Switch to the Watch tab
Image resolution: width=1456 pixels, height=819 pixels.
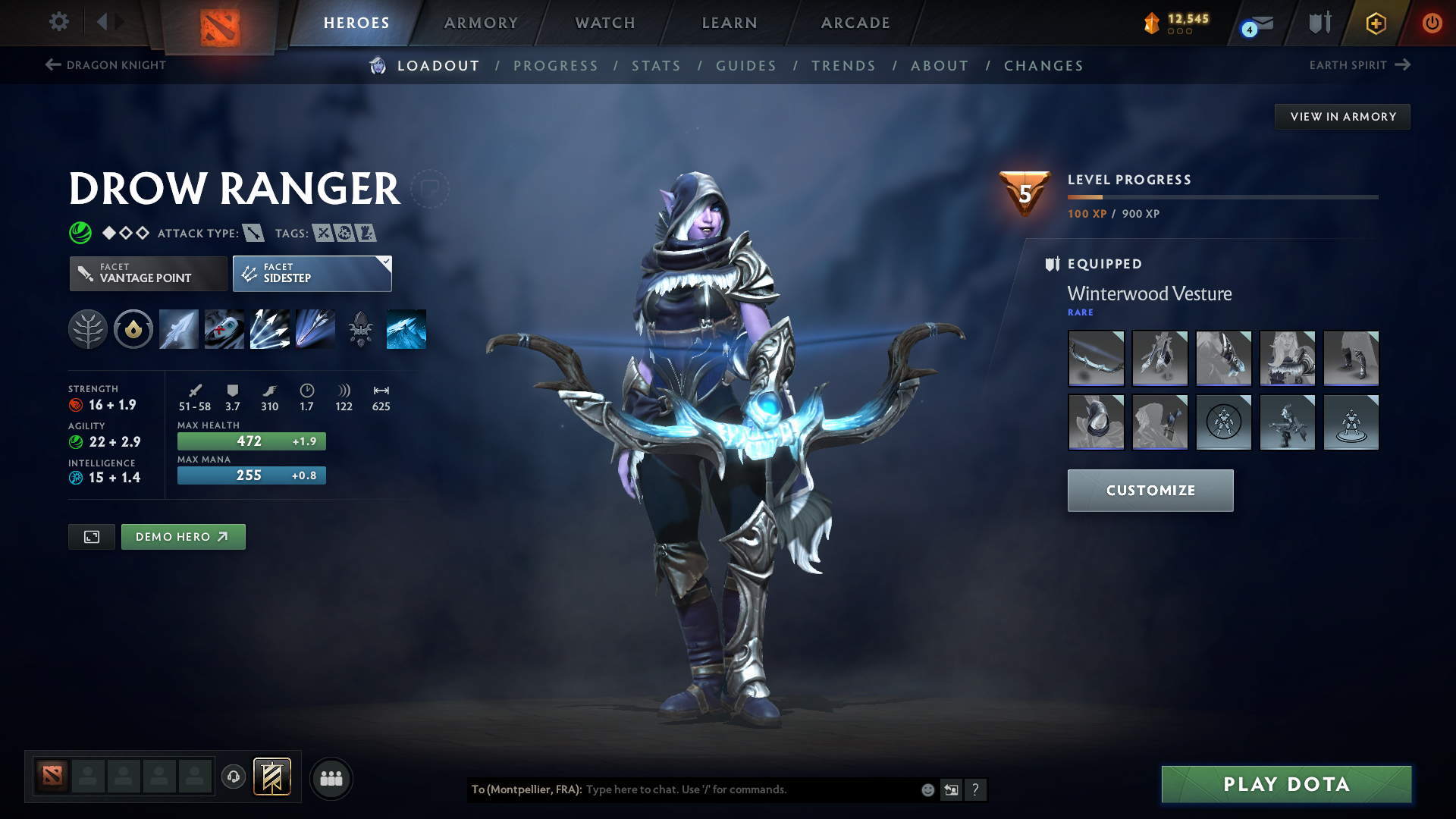coord(605,23)
